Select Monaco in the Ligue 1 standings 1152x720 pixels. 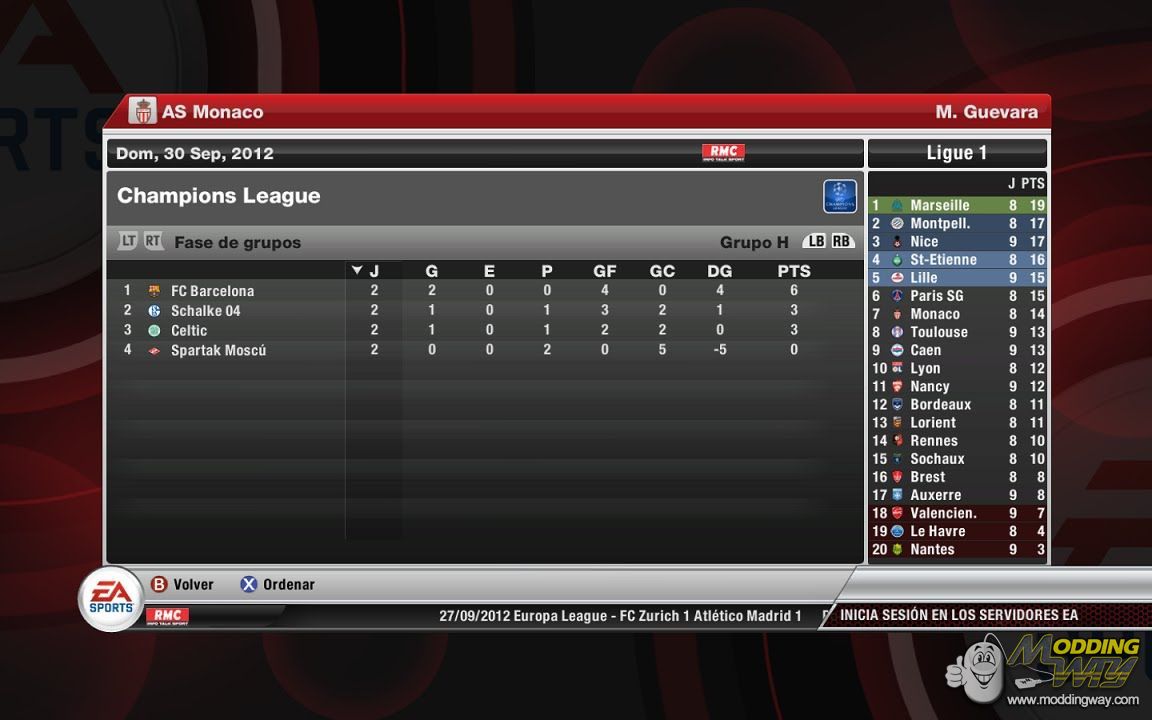[934, 314]
